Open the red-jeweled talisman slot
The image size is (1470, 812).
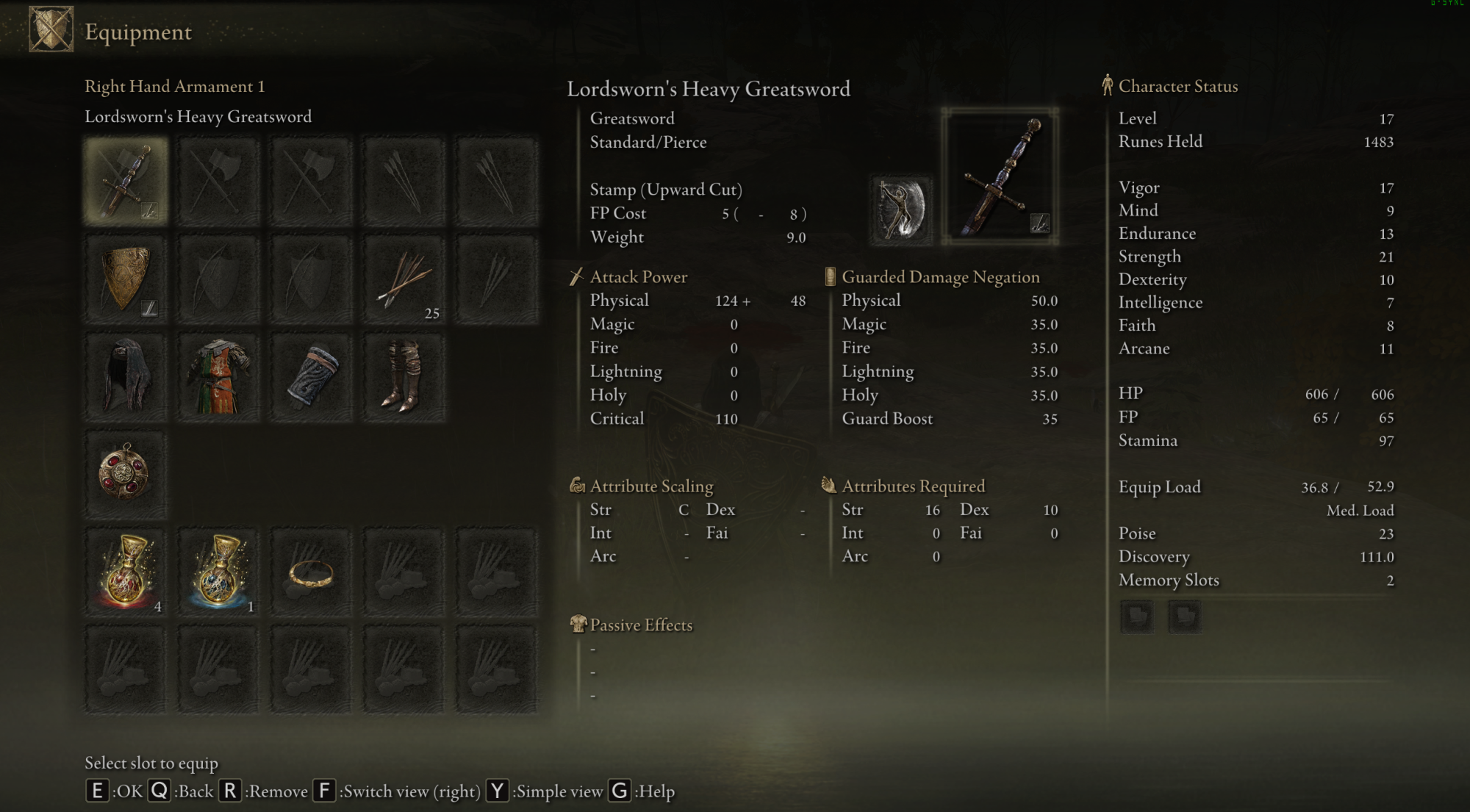[126, 475]
